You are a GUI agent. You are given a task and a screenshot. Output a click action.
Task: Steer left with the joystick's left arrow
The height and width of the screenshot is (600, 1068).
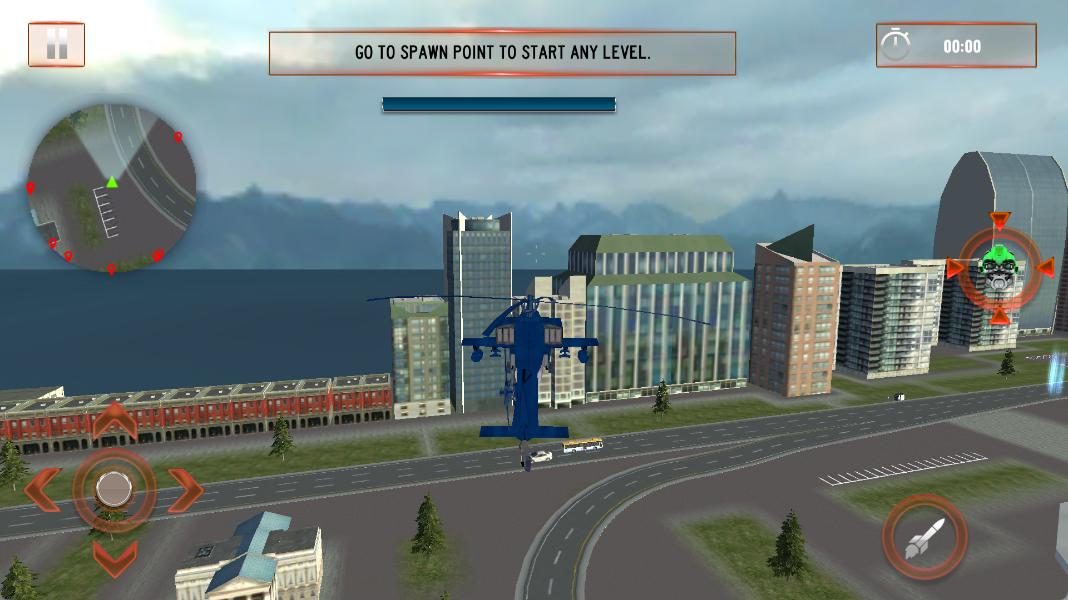coord(42,489)
